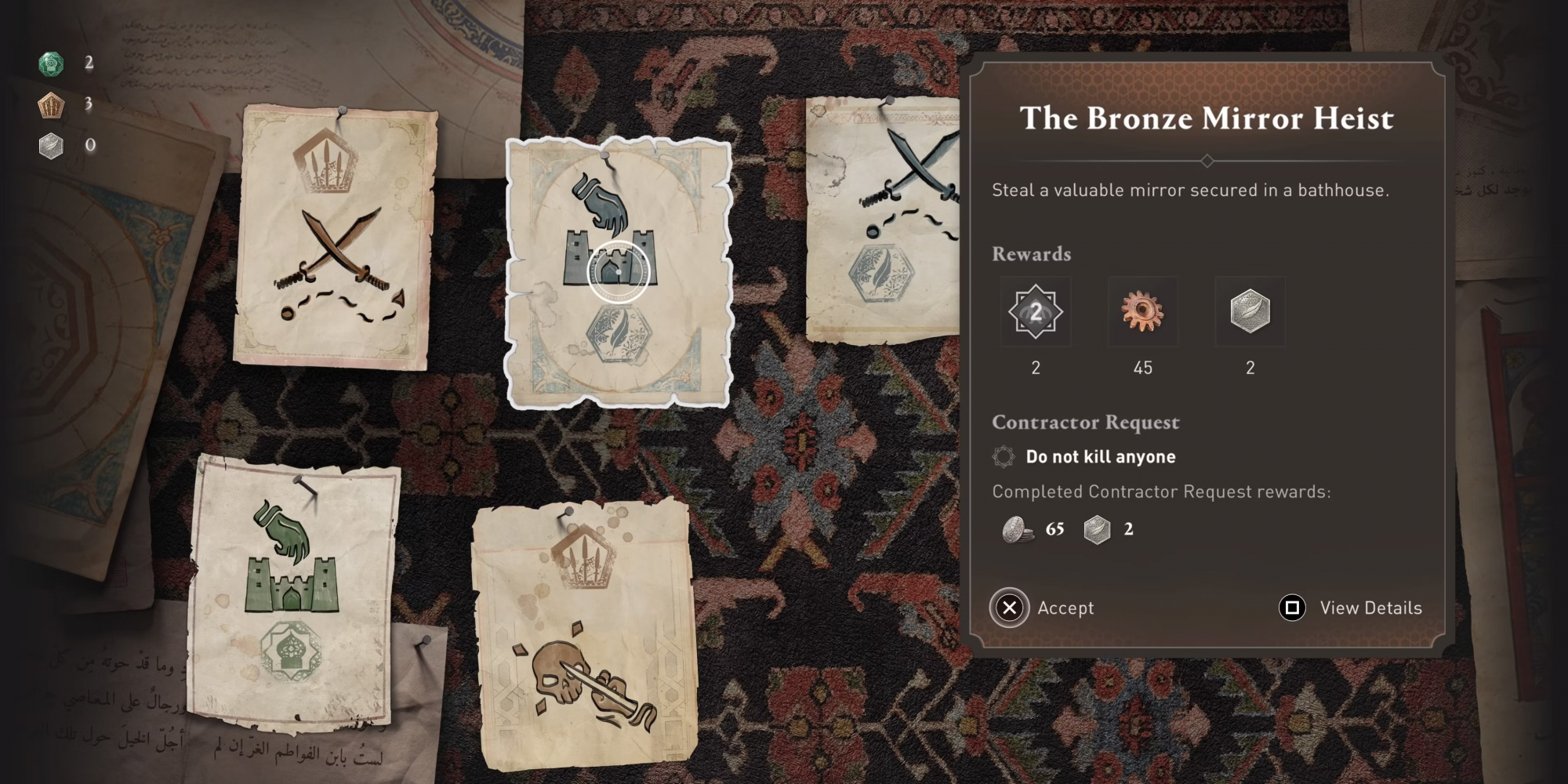Pick the green hand and castle contract
The image size is (1568, 784).
pyautogui.click(x=292, y=591)
